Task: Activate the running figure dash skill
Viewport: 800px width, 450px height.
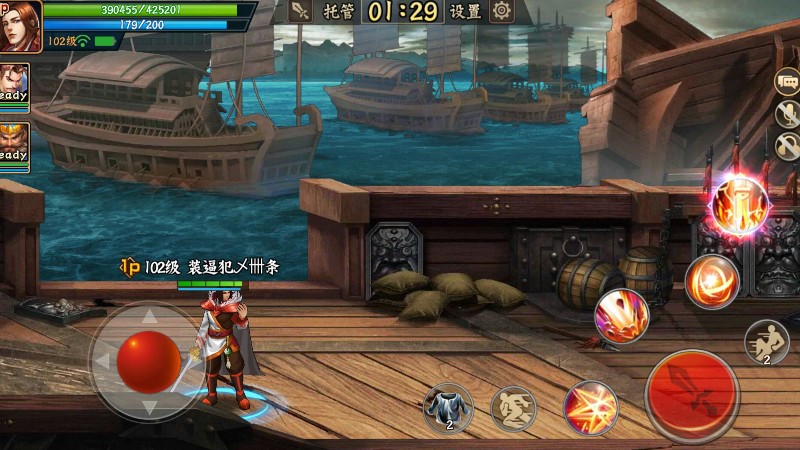Action: [x=767, y=342]
